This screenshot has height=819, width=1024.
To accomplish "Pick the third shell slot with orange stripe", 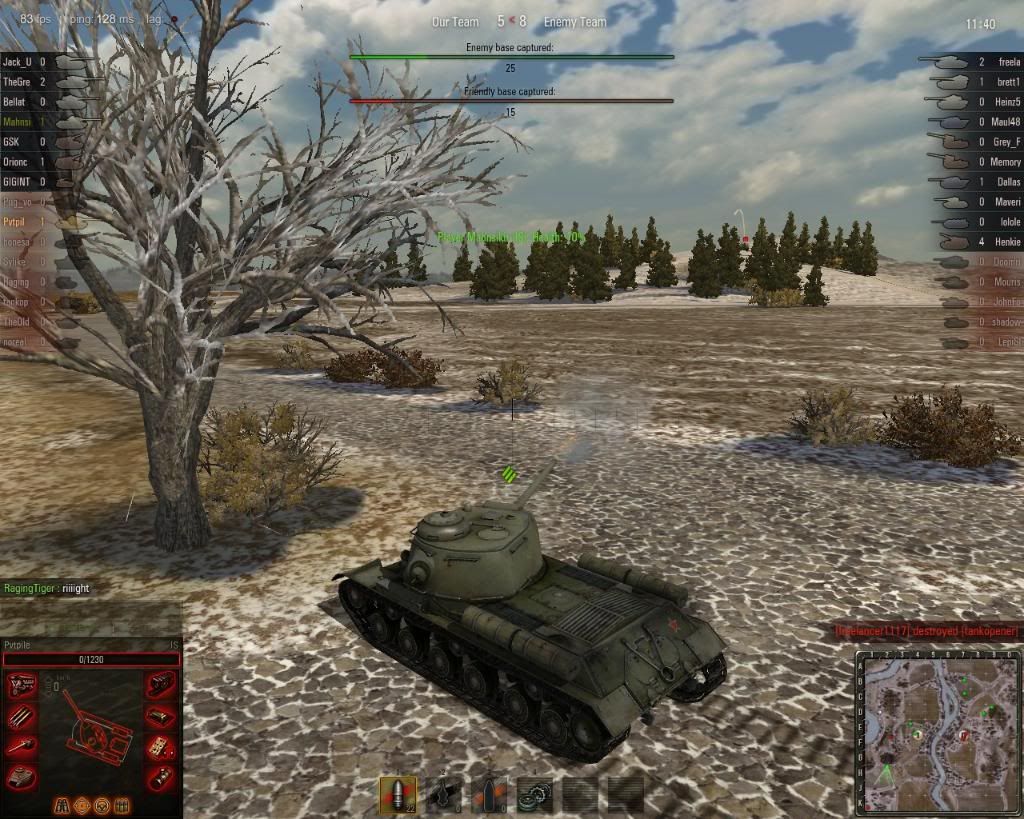I will [488, 794].
